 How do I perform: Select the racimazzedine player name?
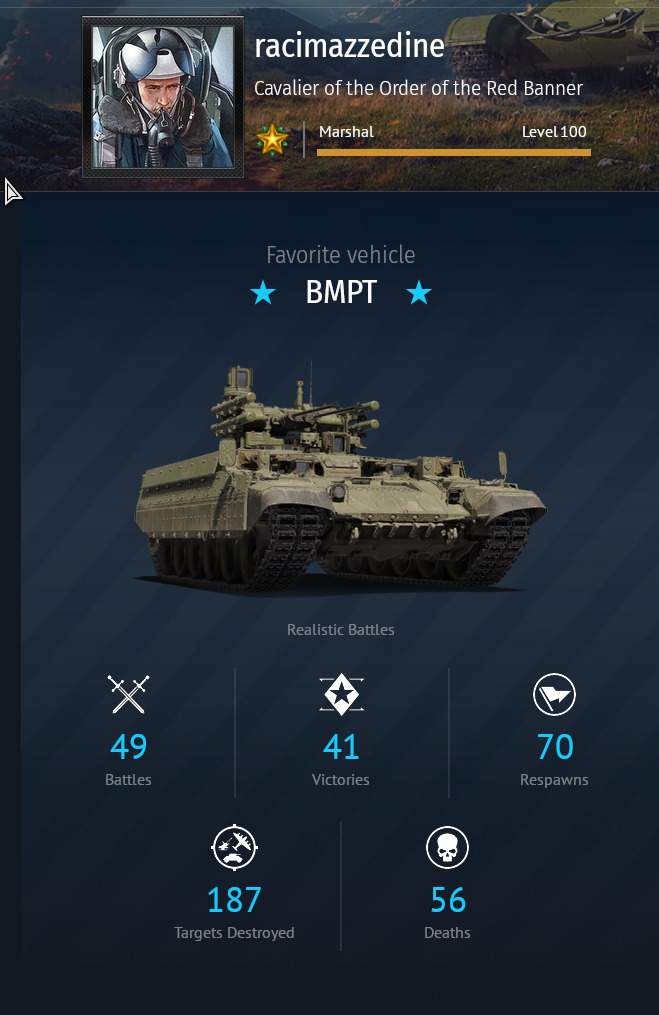(x=349, y=46)
